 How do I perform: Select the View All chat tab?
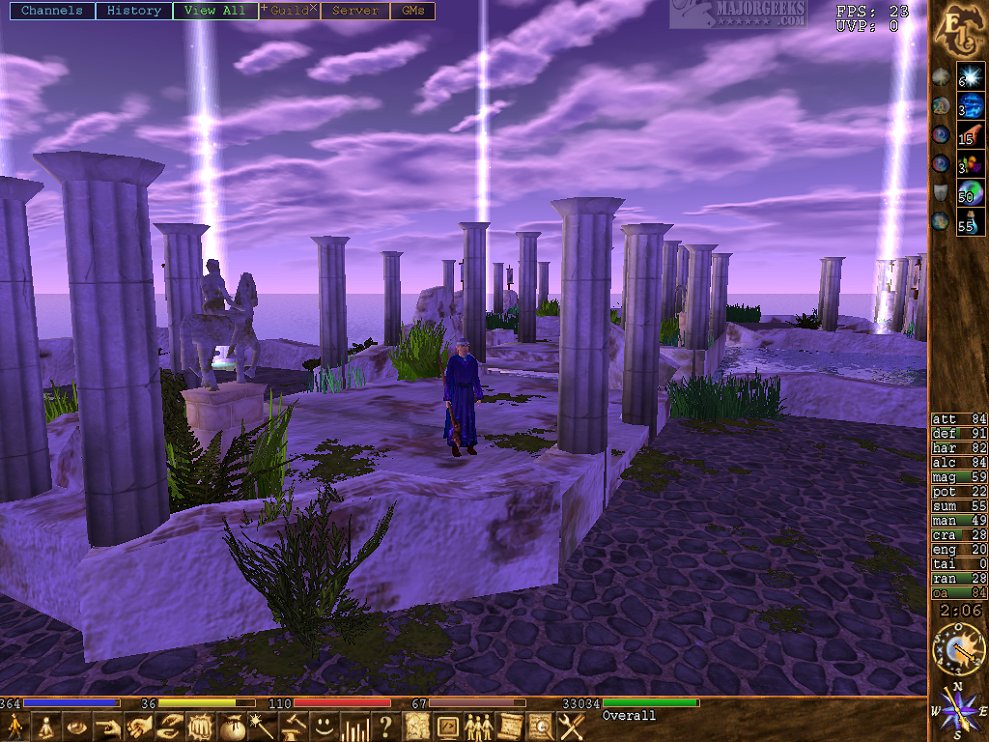coord(215,11)
